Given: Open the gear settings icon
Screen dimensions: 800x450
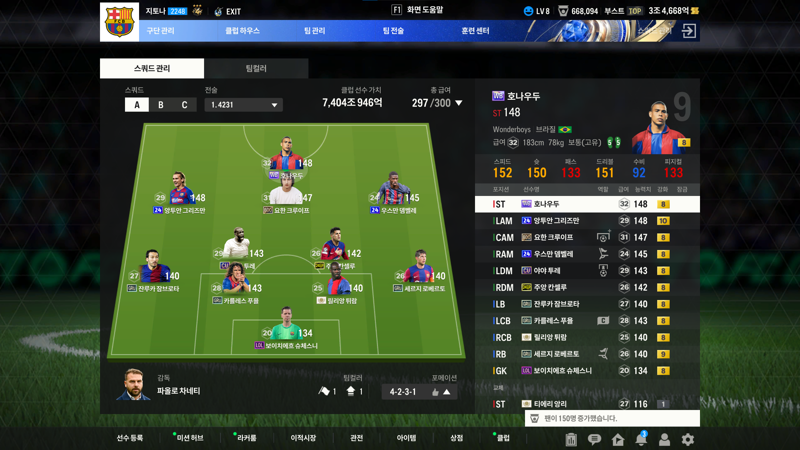Looking at the screenshot, I should pos(687,439).
